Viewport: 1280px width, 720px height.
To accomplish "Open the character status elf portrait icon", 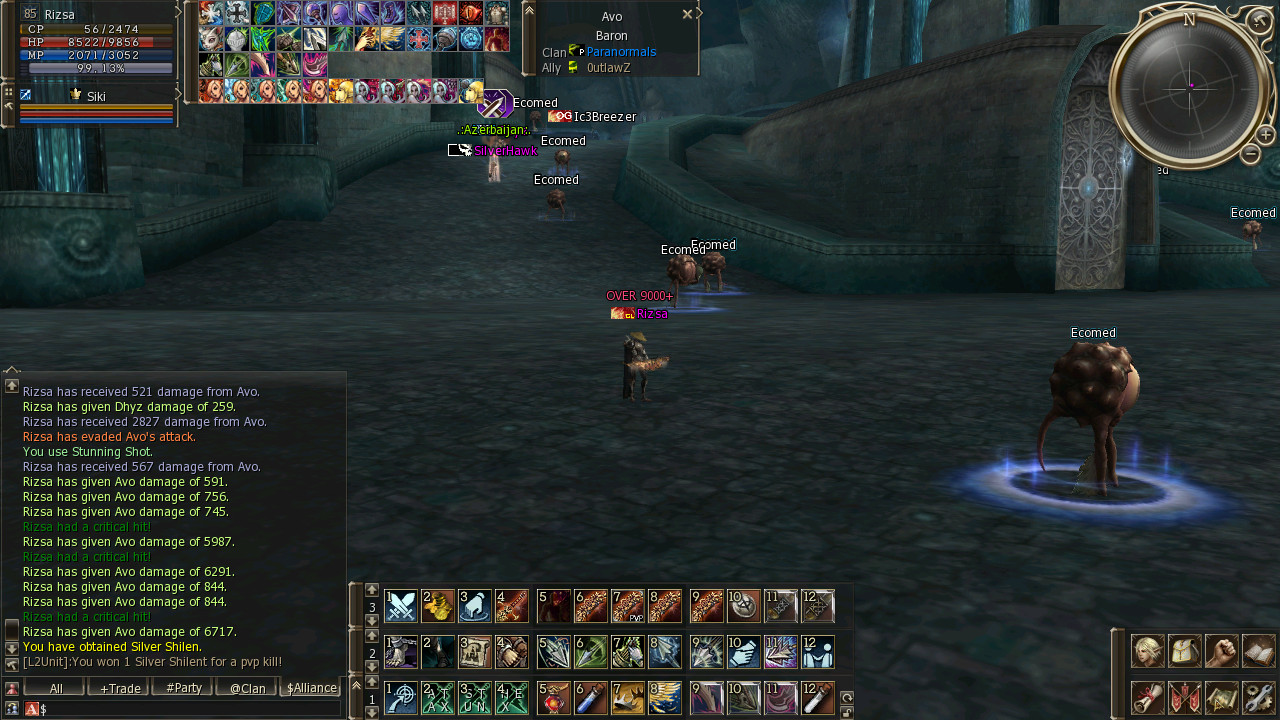I will [1147, 651].
